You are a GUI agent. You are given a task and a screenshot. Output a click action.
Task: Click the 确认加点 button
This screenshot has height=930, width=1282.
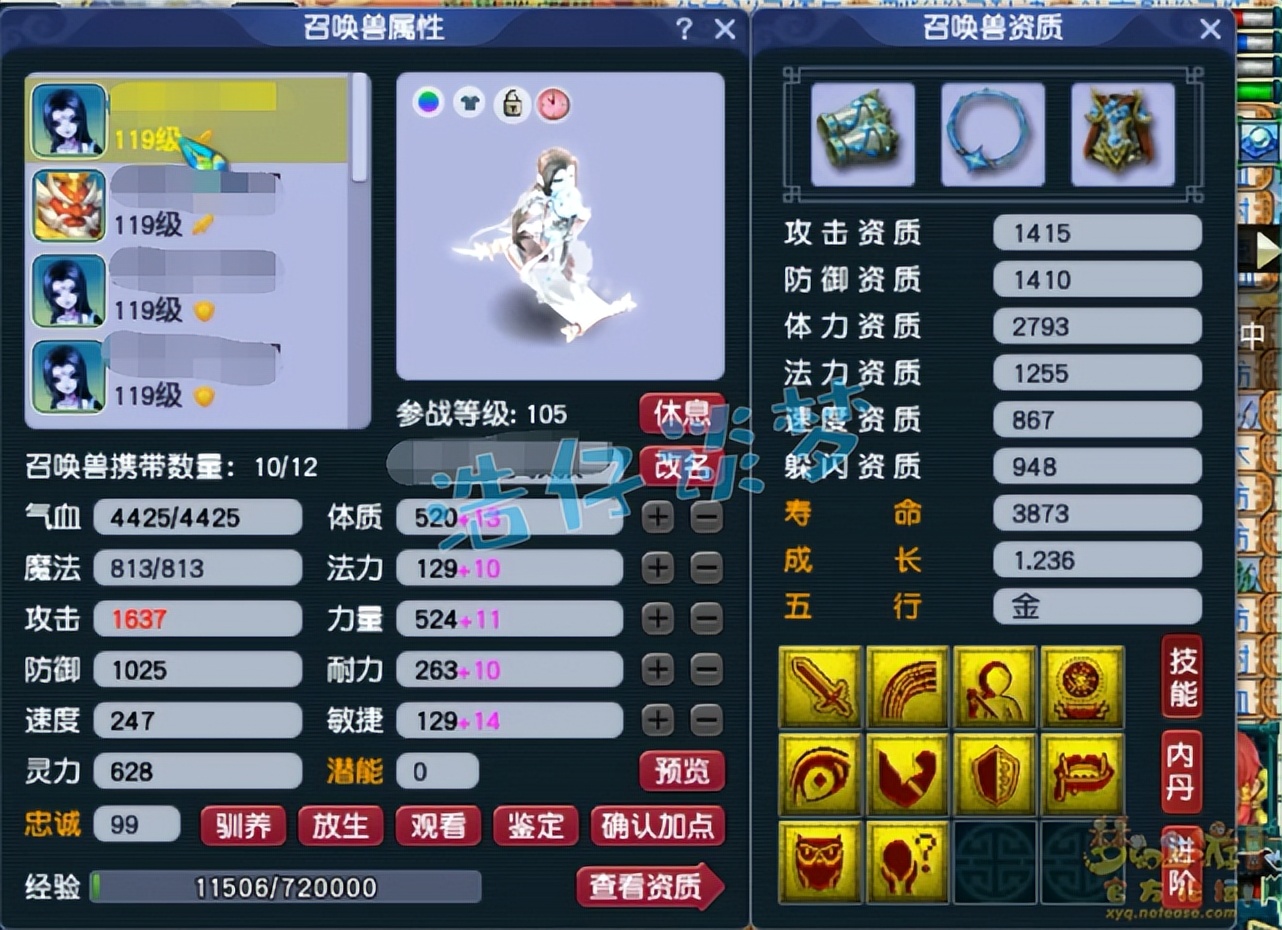point(658,827)
